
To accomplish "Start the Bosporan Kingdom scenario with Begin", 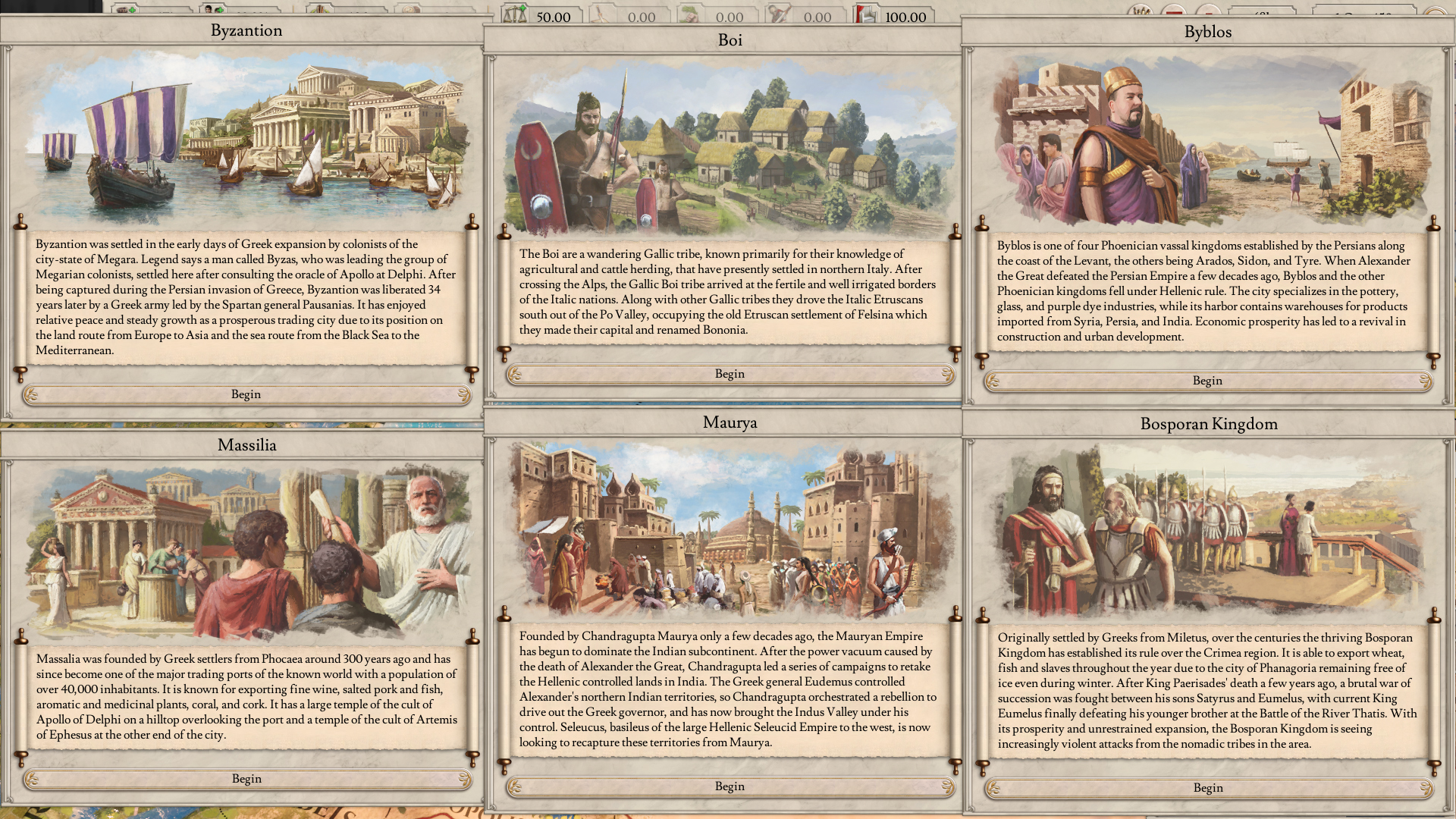I will pos(1208,788).
